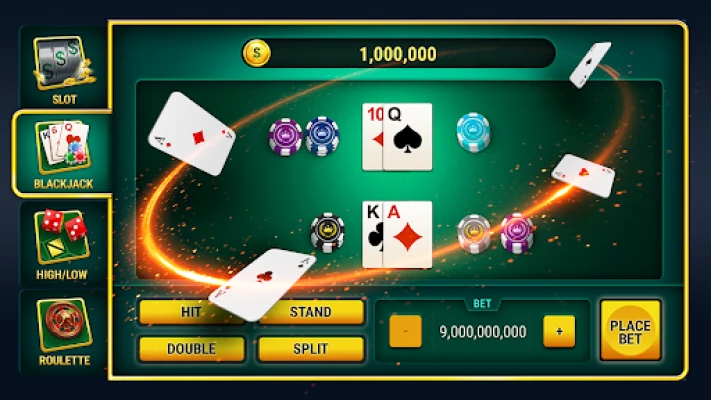The width and height of the screenshot is (711, 400).
Task: Increase the bet with plus button
Action: pos(559,331)
